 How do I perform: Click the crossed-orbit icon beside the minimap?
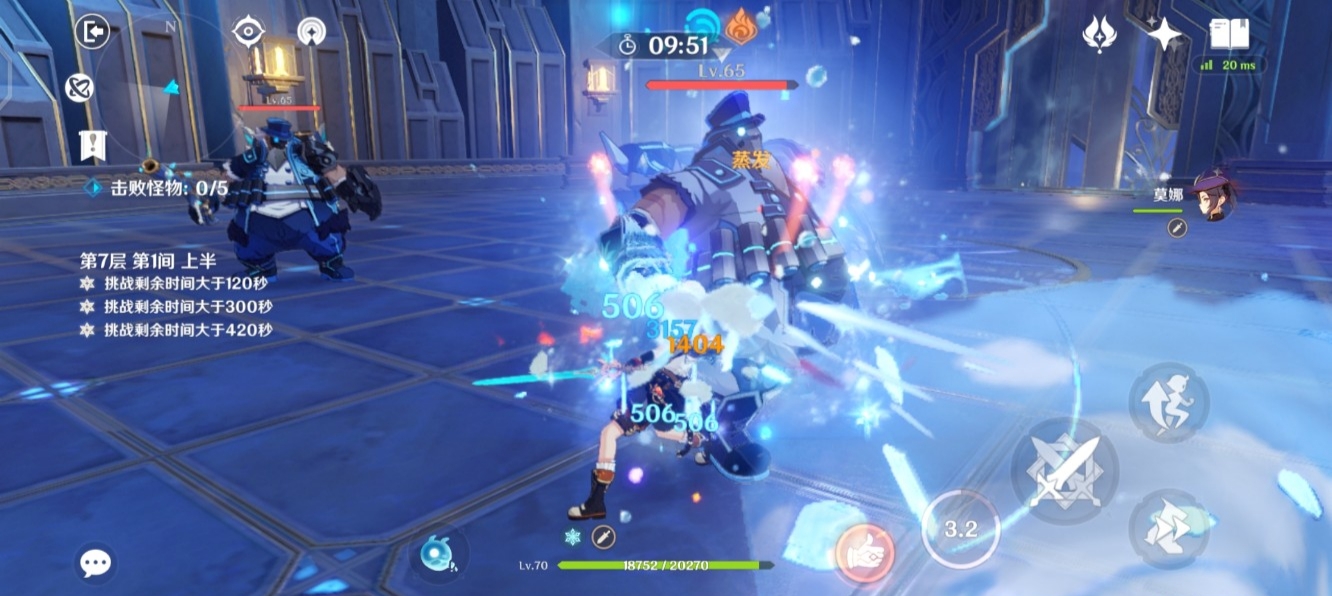coord(79,88)
